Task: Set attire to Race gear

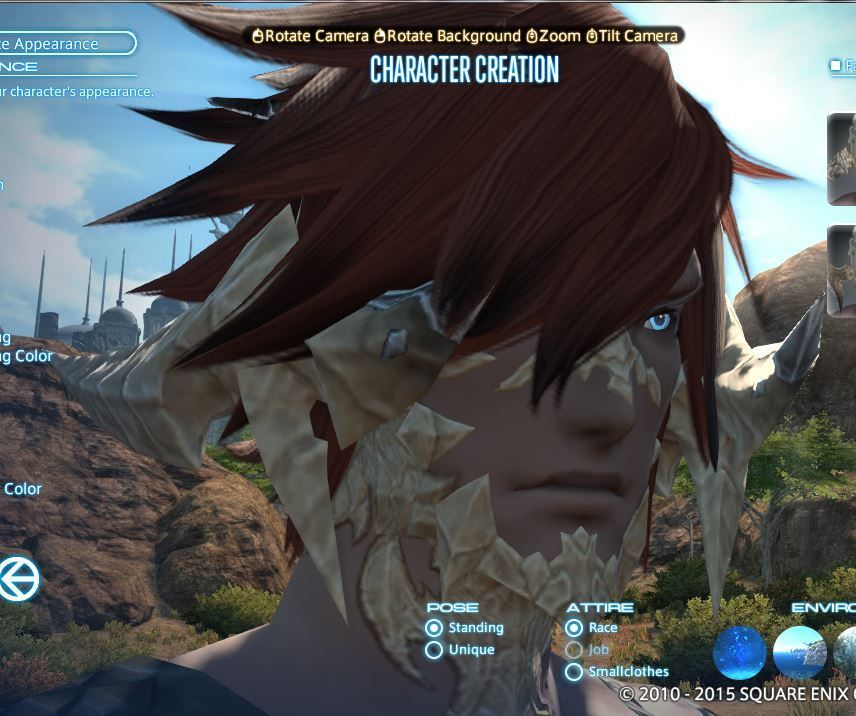Action: (x=574, y=628)
